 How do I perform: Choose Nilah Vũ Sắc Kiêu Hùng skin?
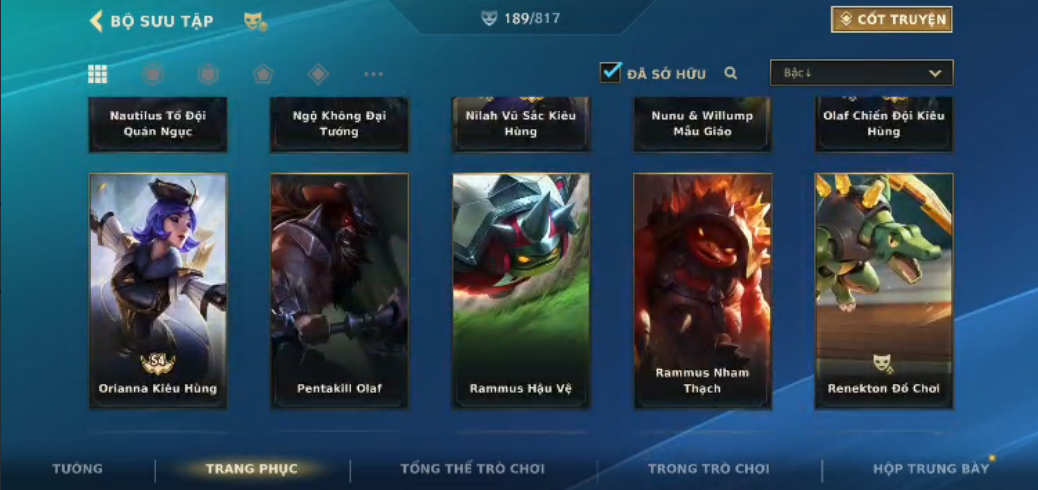click(x=521, y=124)
